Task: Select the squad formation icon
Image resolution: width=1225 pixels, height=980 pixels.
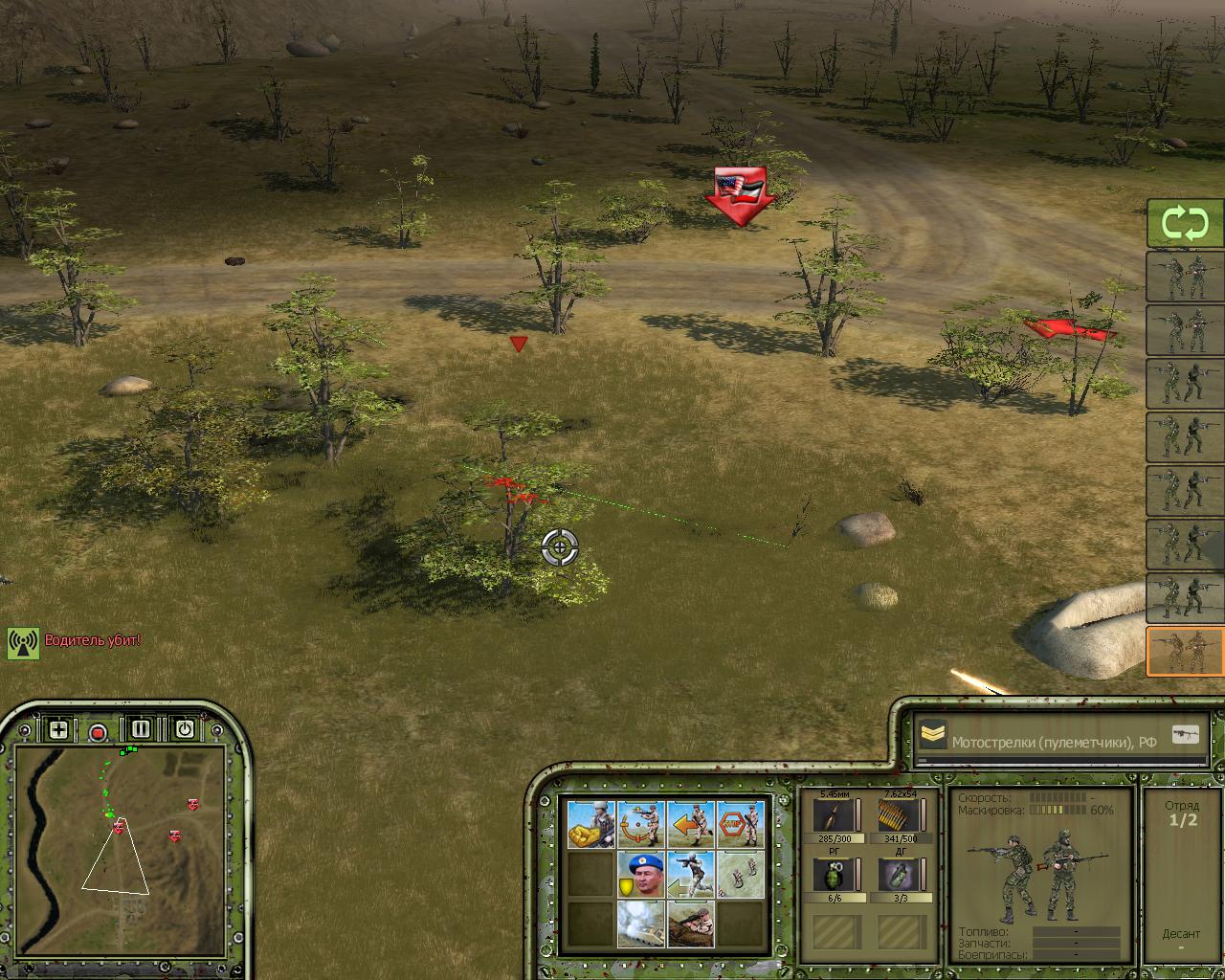Action: [741, 874]
